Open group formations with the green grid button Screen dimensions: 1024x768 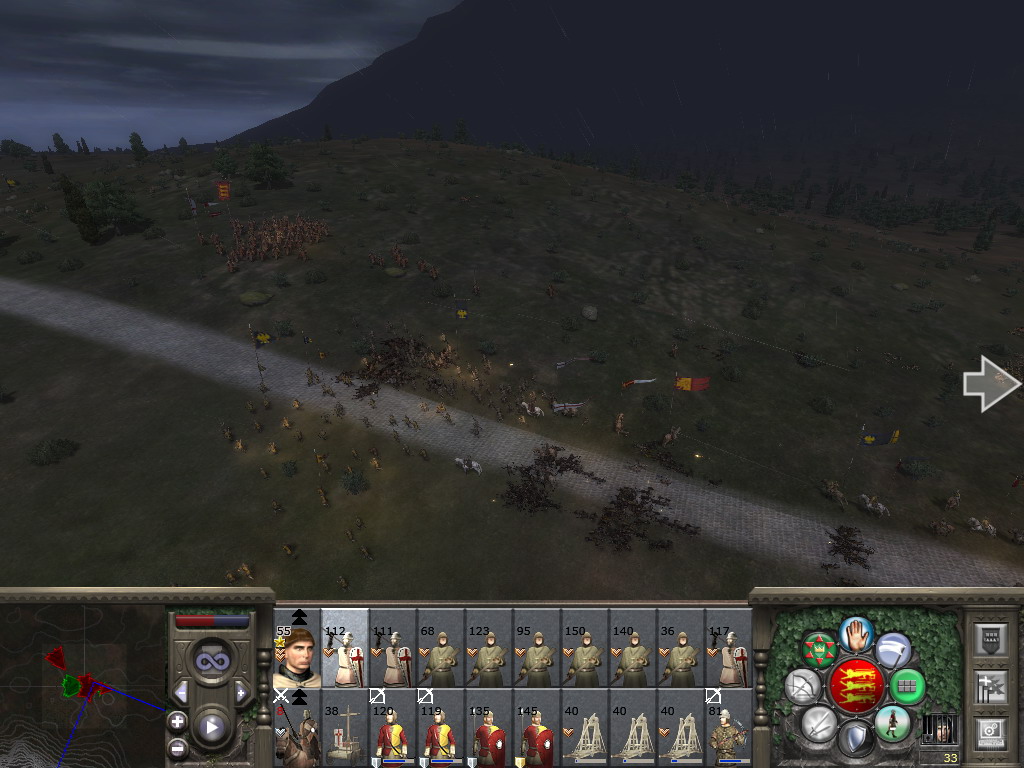(x=907, y=687)
